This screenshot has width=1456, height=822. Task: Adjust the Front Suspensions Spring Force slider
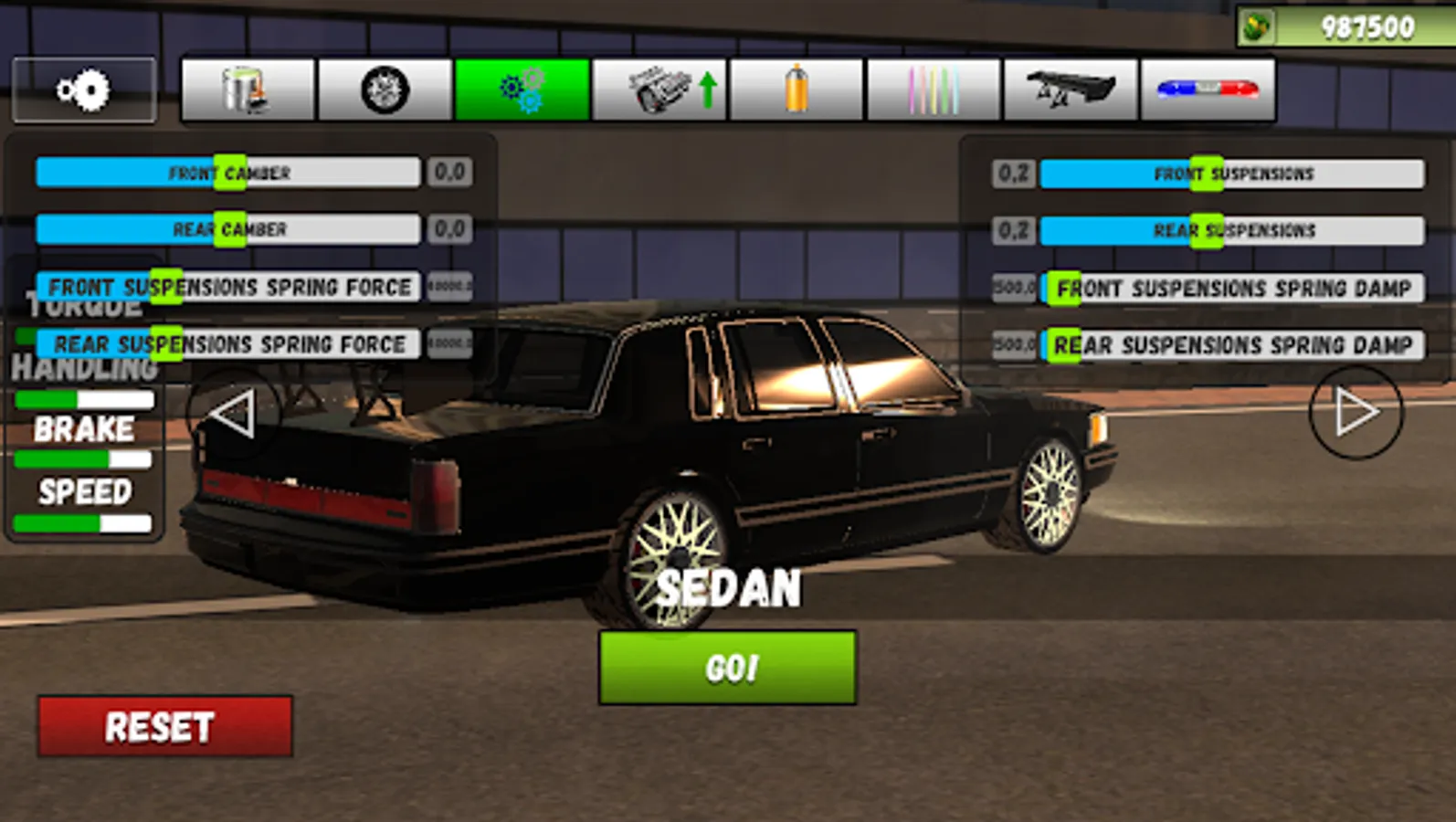167,286
